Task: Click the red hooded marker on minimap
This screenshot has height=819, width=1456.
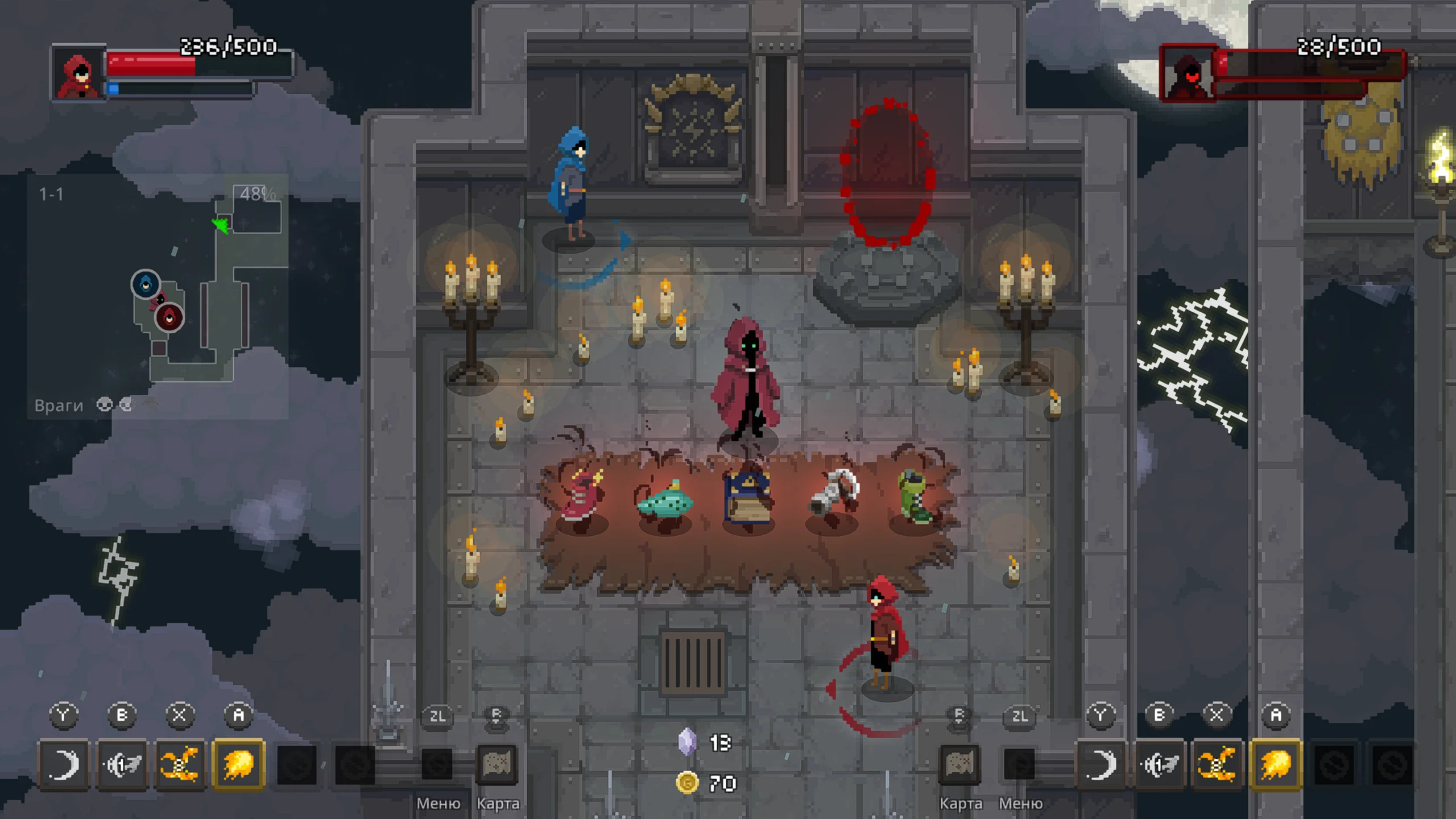Action: tap(169, 317)
